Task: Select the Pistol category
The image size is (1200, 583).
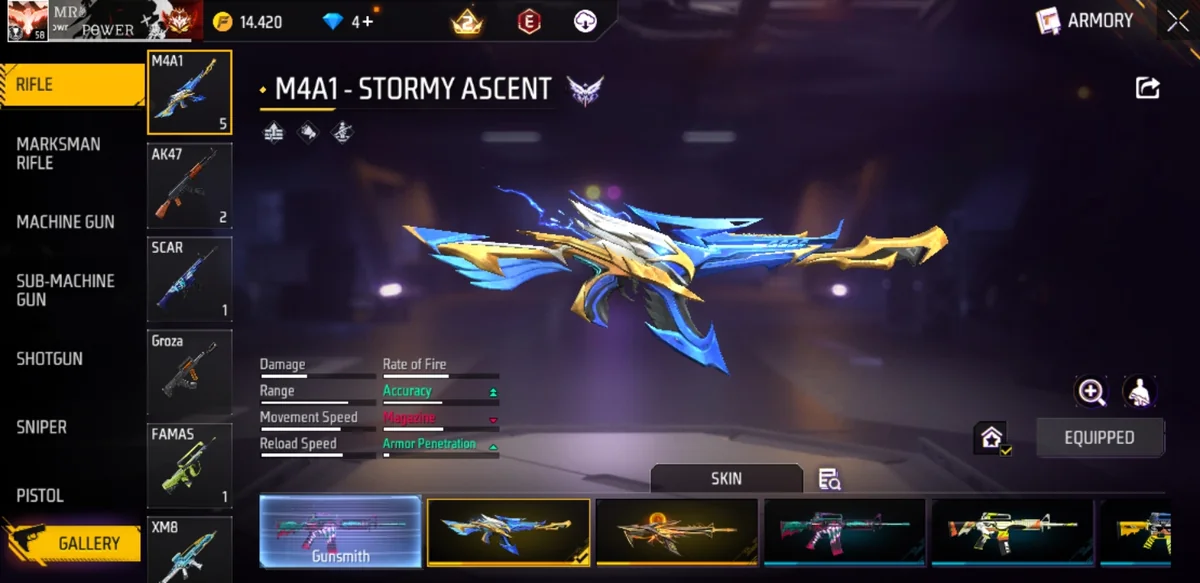Action: pyautogui.click(x=40, y=495)
